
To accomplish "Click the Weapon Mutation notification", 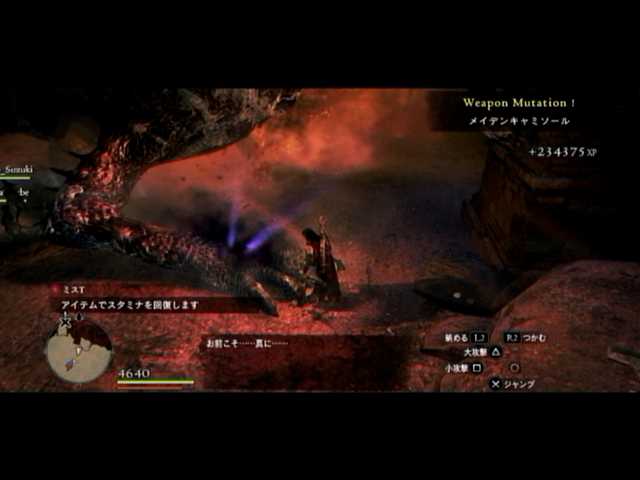I will [519, 103].
